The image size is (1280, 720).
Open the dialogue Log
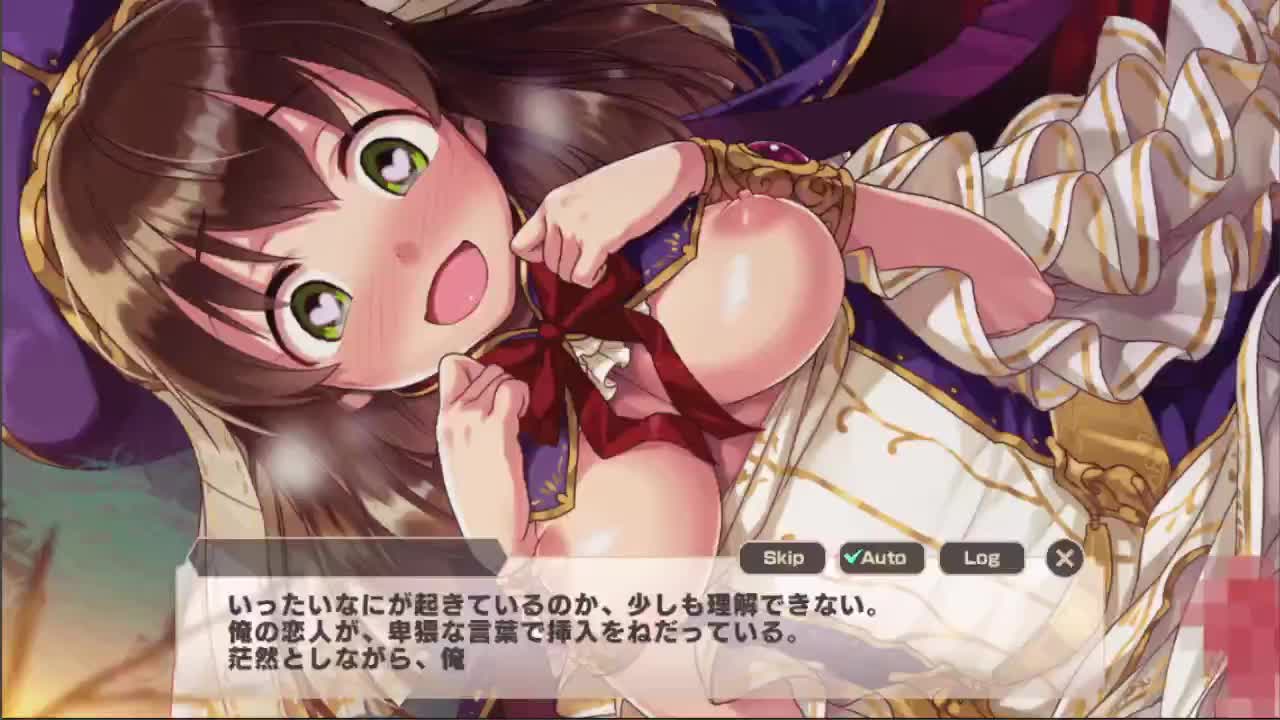pyautogui.click(x=981, y=558)
